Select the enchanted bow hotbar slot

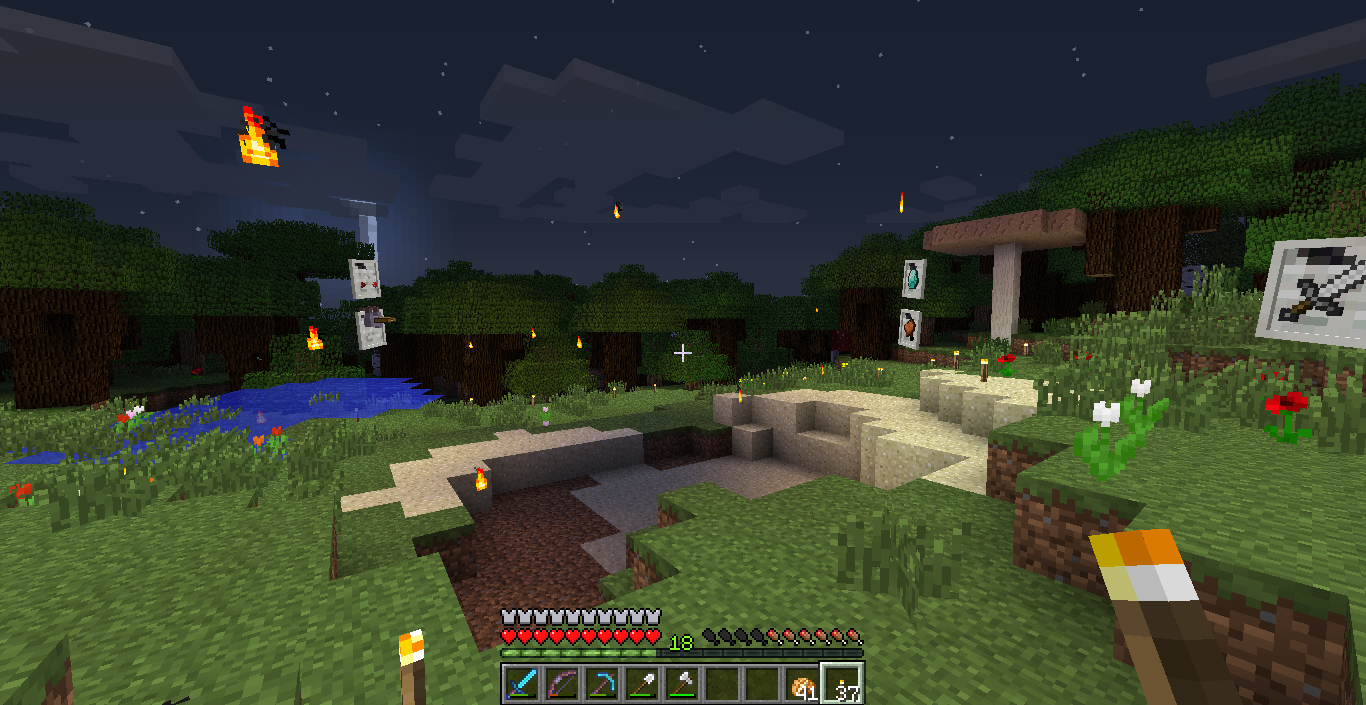pyautogui.click(x=562, y=684)
